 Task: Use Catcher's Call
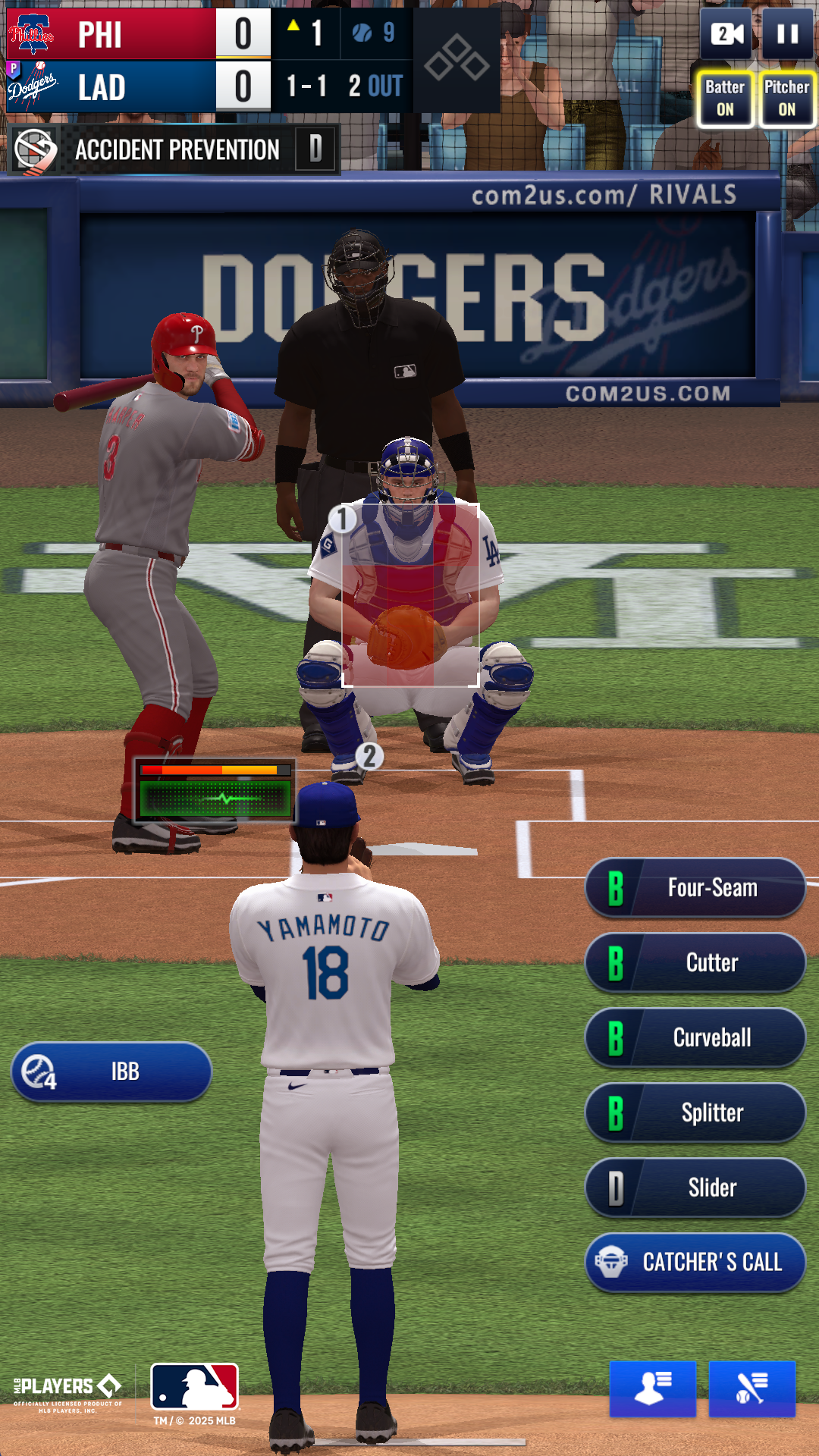pyautogui.click(x=695, y=1263)
